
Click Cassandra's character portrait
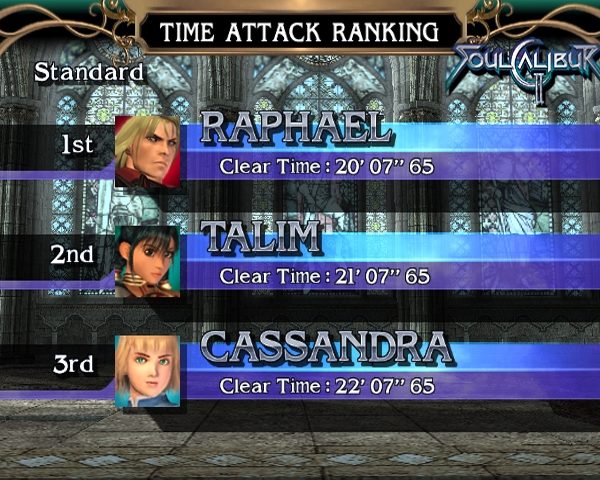coord(148,371)
